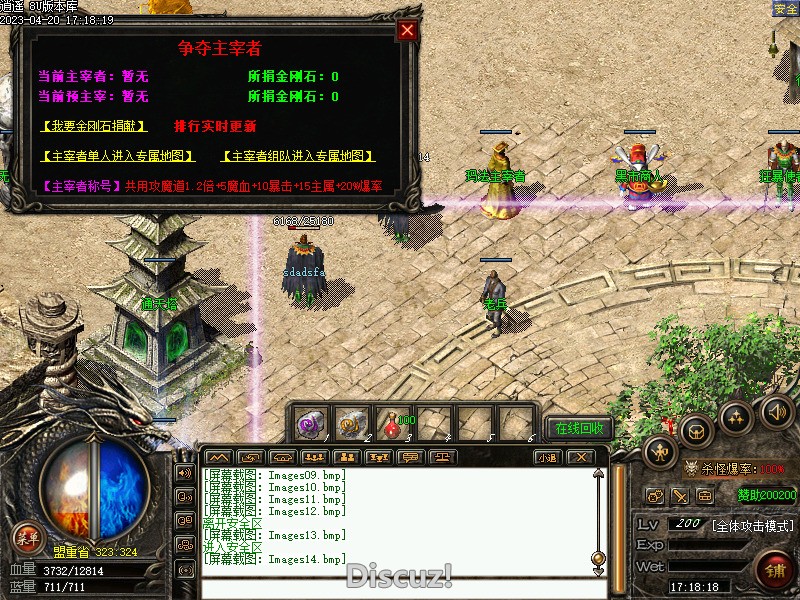Choose the 我要金刚石捐献 donation option
This screenshot has height=600, width=800.
[x=94, y=126]
